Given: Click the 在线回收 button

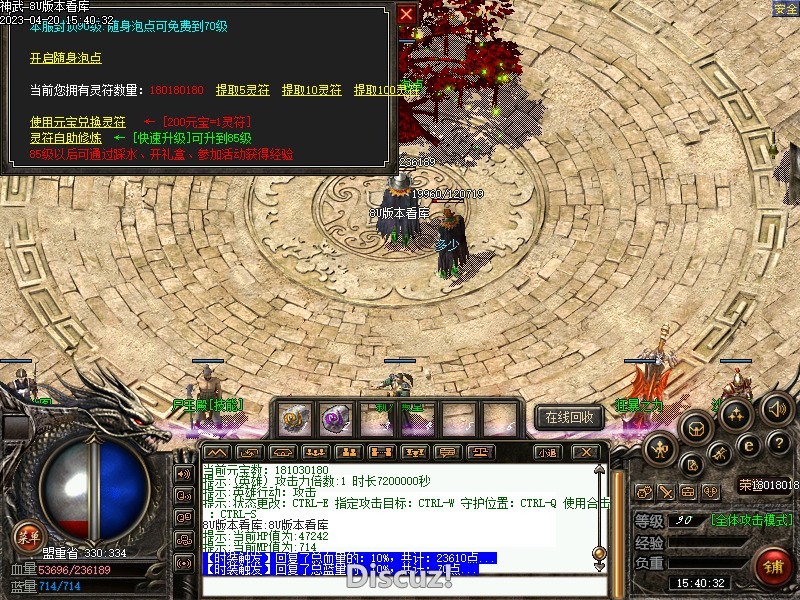Looking at the screenshot, I should pyautogui.click(x=569, y=417).
